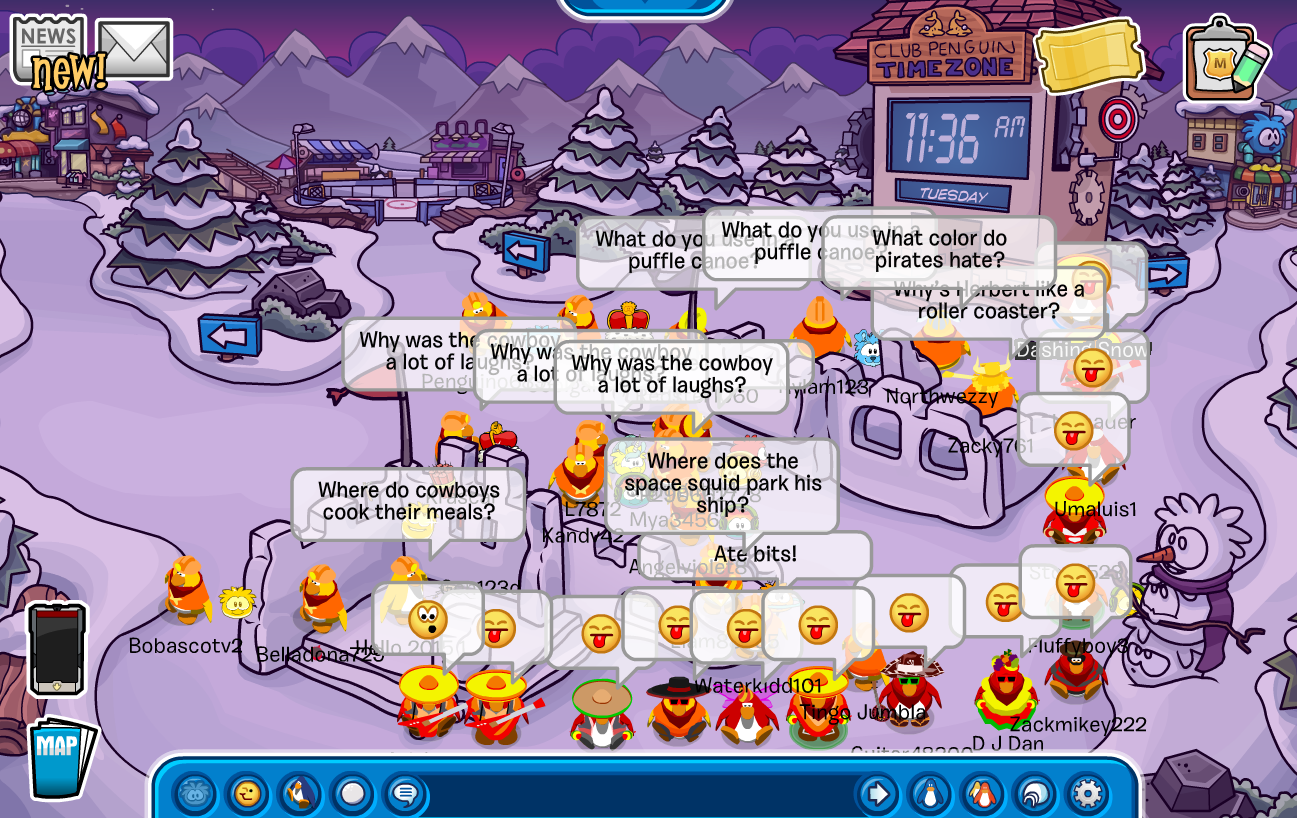This screenshot has width=1297, height=818.
Task: Show the friends list orange penguins
Action: click(x=983, y=795)
